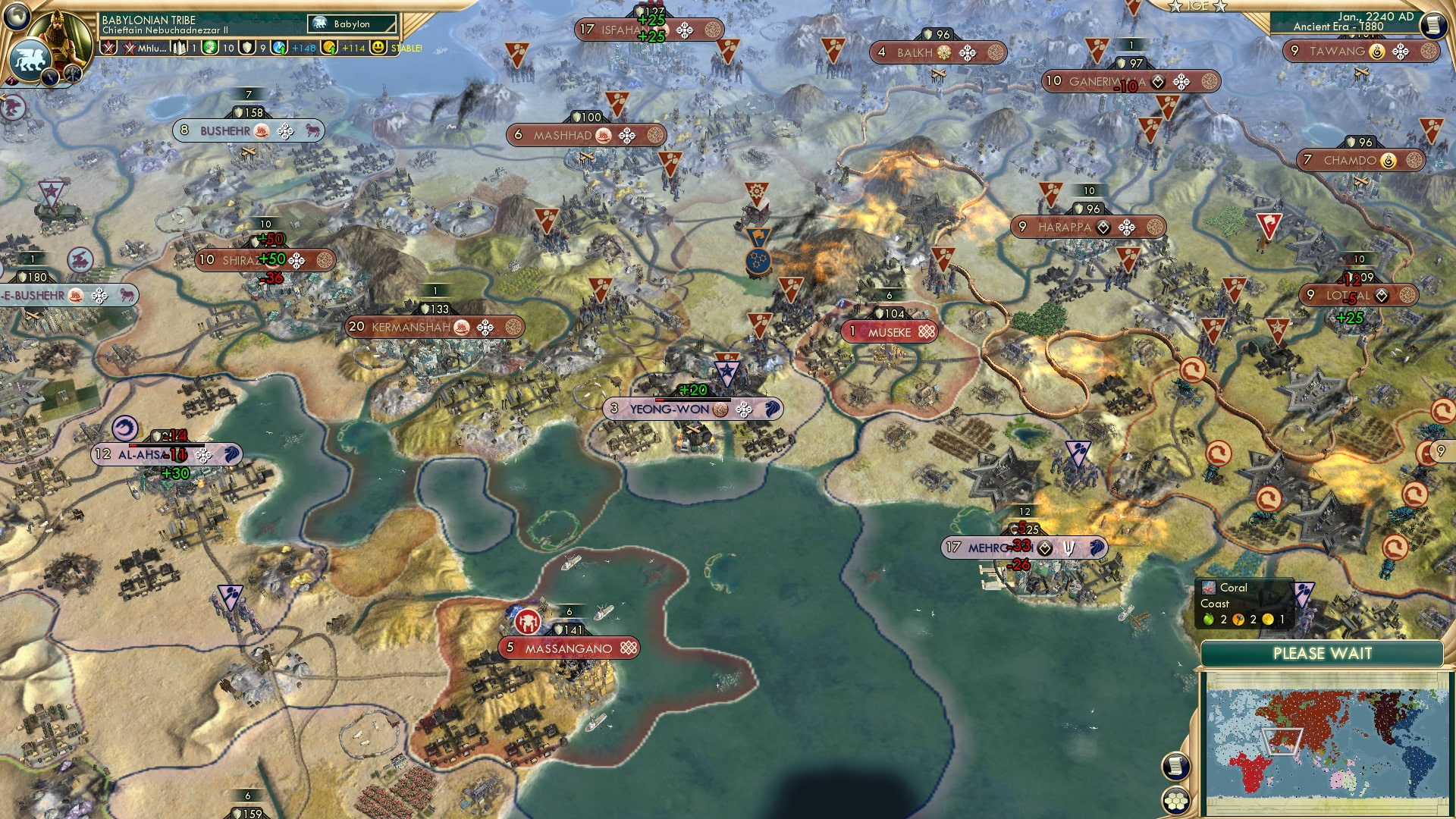The width and height of the screenshot is (1456, 819).
Task: Click the golden culture icon on Tawang's banner
Action: point(1378,52)
